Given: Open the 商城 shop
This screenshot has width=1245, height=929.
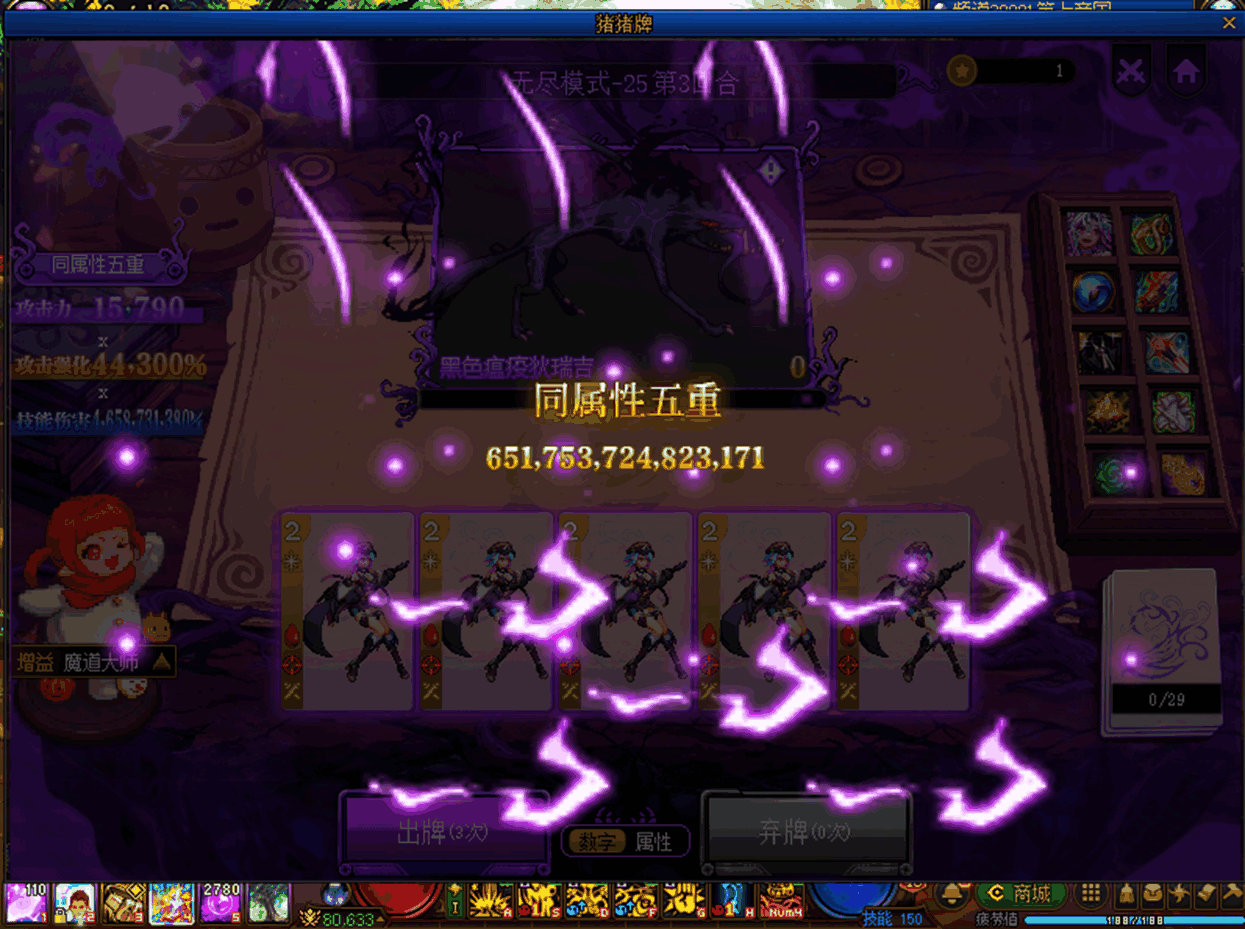Looking at the screenshot, I should 1019,893.
